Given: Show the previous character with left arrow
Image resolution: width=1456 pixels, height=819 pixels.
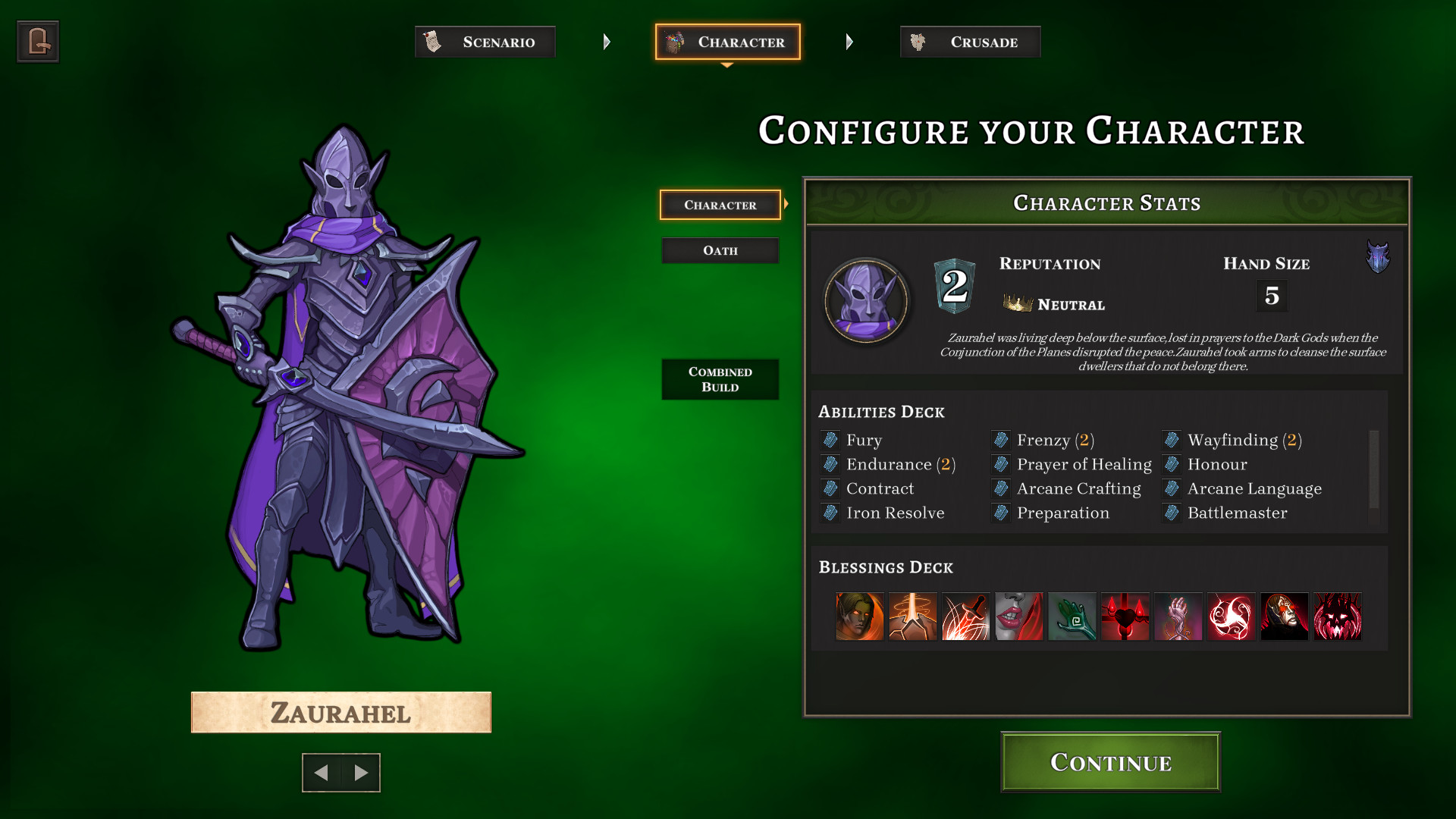Looking at the screenshot, I should tap(322, 773).
